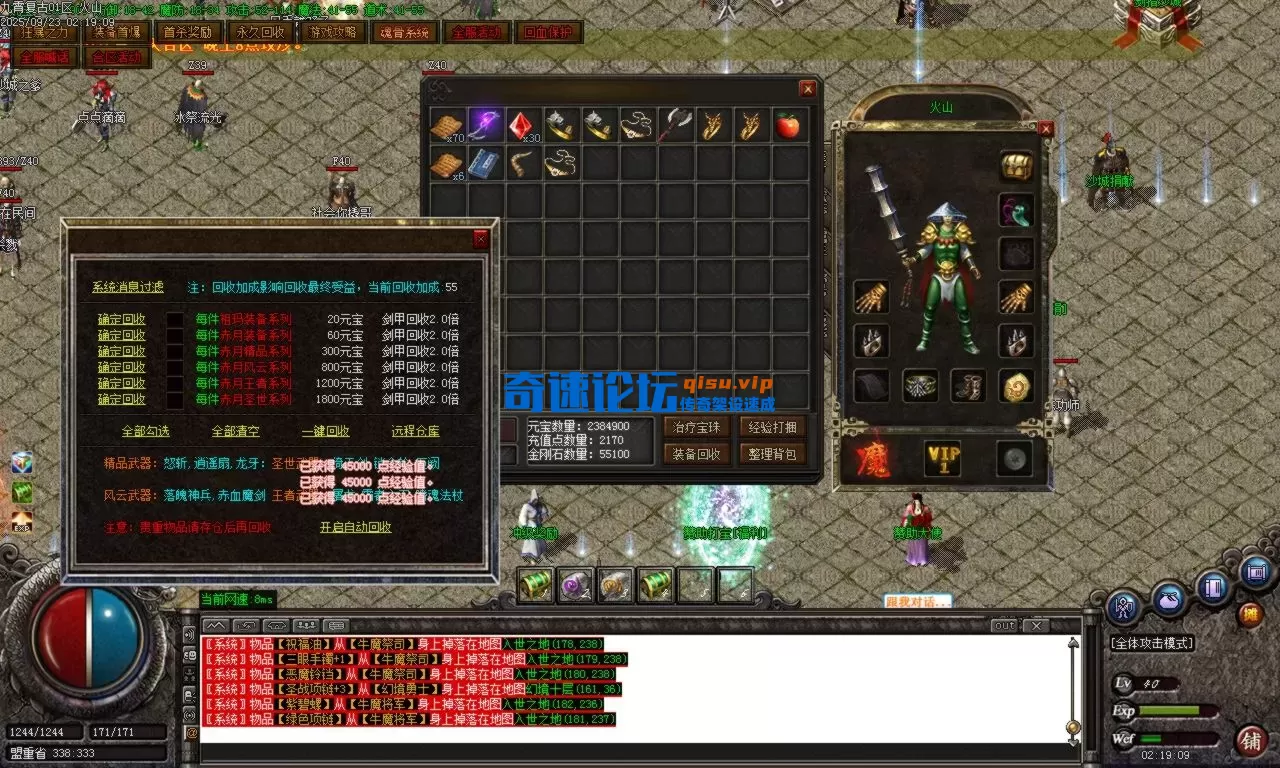Click the x70 item stack in the first bag slot
The height and width of the screenshot is (768, 1280).
(448, 124)
